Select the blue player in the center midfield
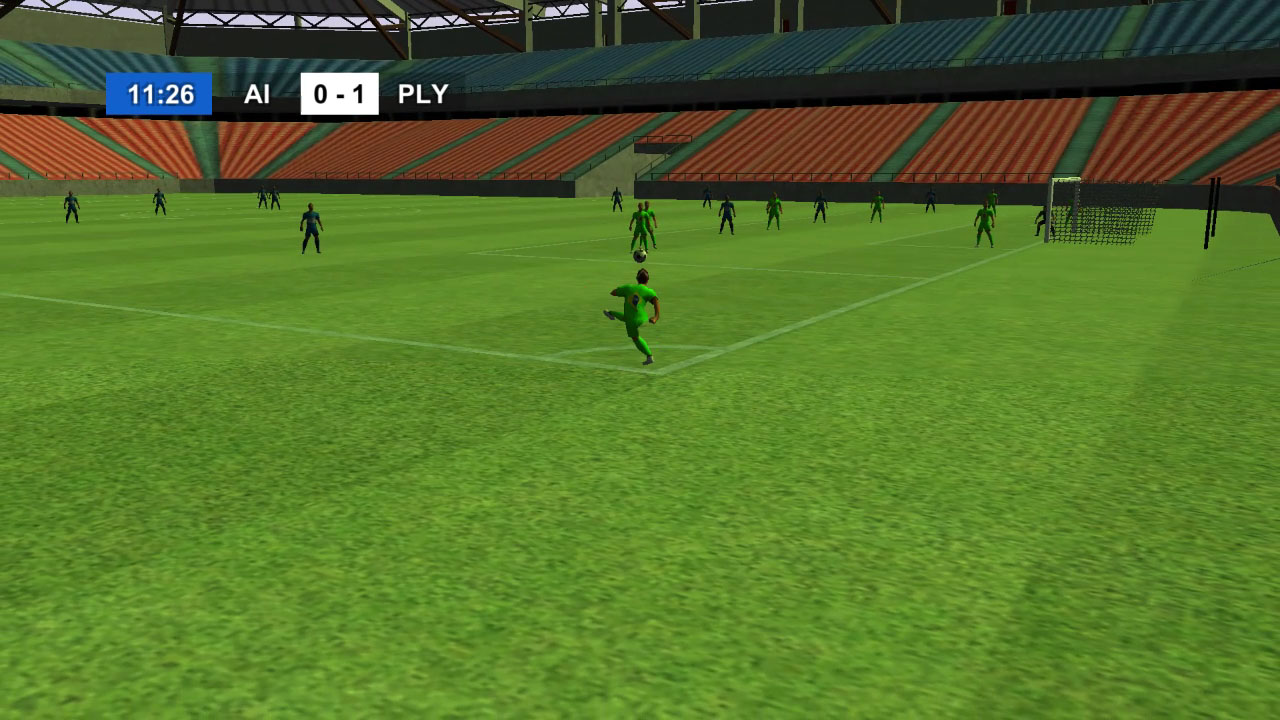Image resolution: width=1280 pixels, height=720 pixels. [x=309, y=226]
